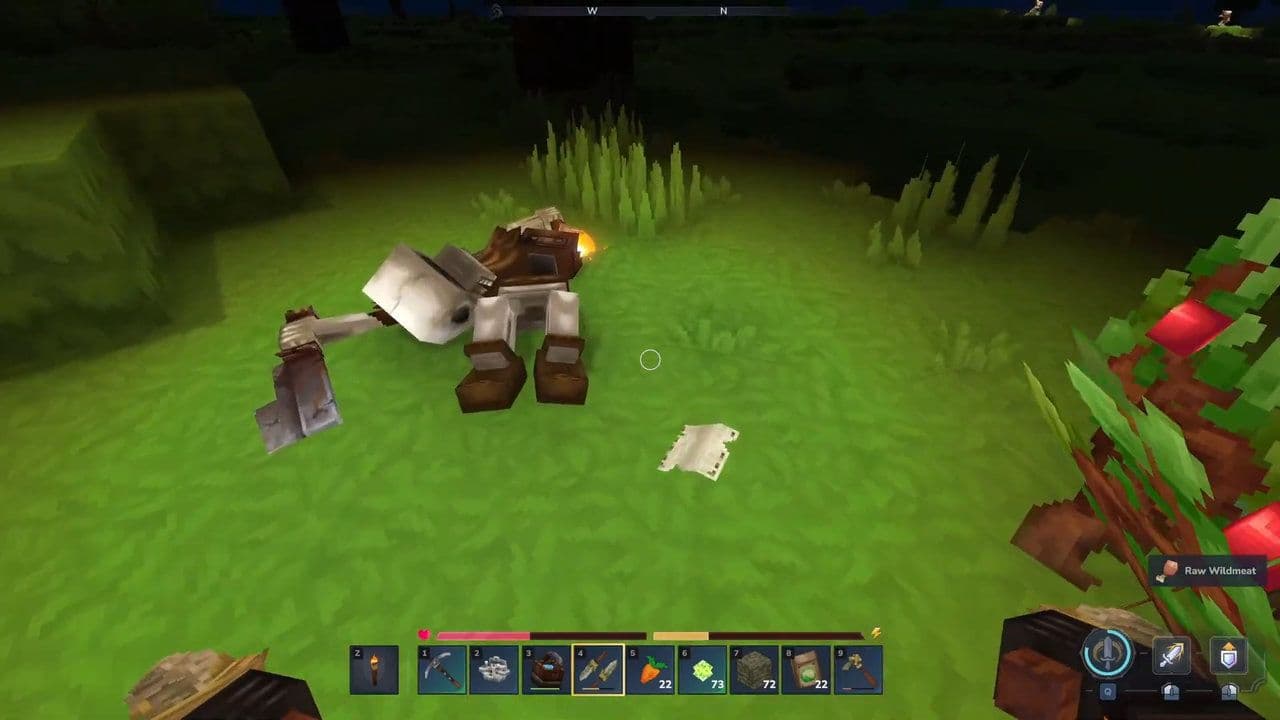Activate the sword strike ability
The height and width of the screenshot is (720, 1280).
pos(1171,653)
